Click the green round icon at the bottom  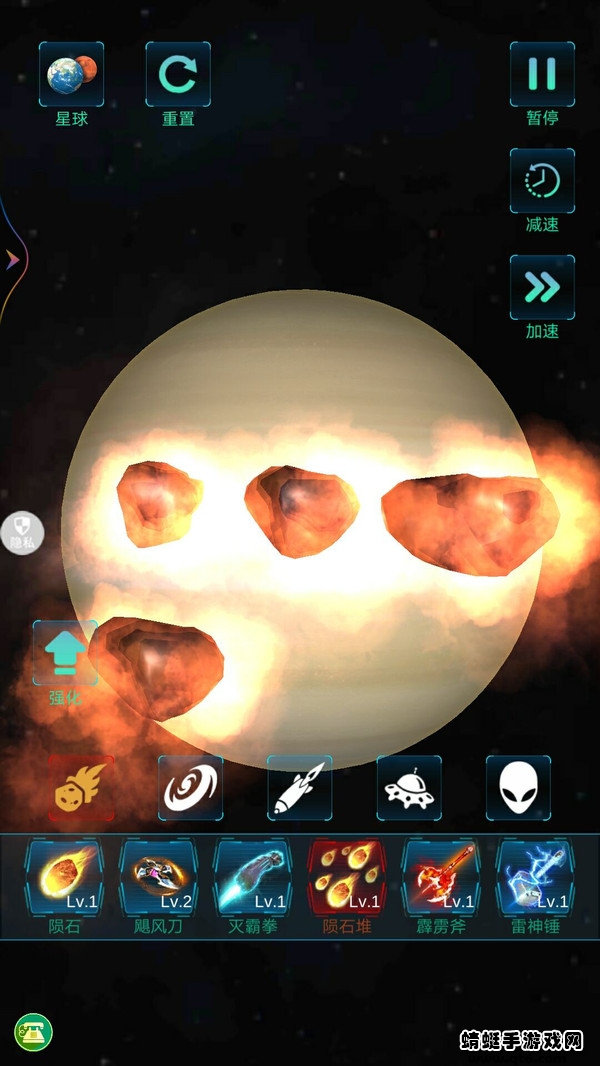pyautogui.click(x=33, y=1032)
